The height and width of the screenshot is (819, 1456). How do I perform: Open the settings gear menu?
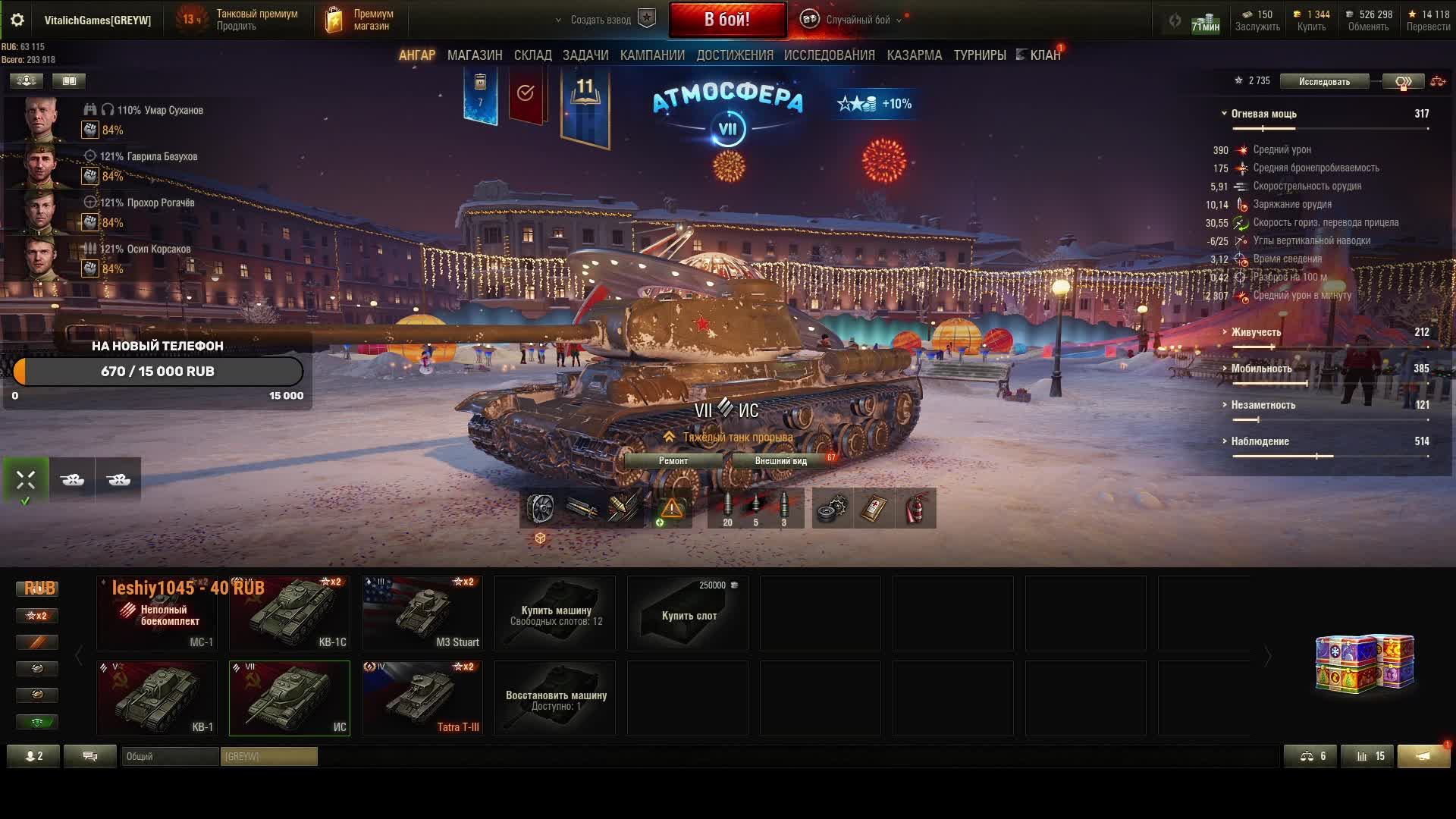coord(17,20)
